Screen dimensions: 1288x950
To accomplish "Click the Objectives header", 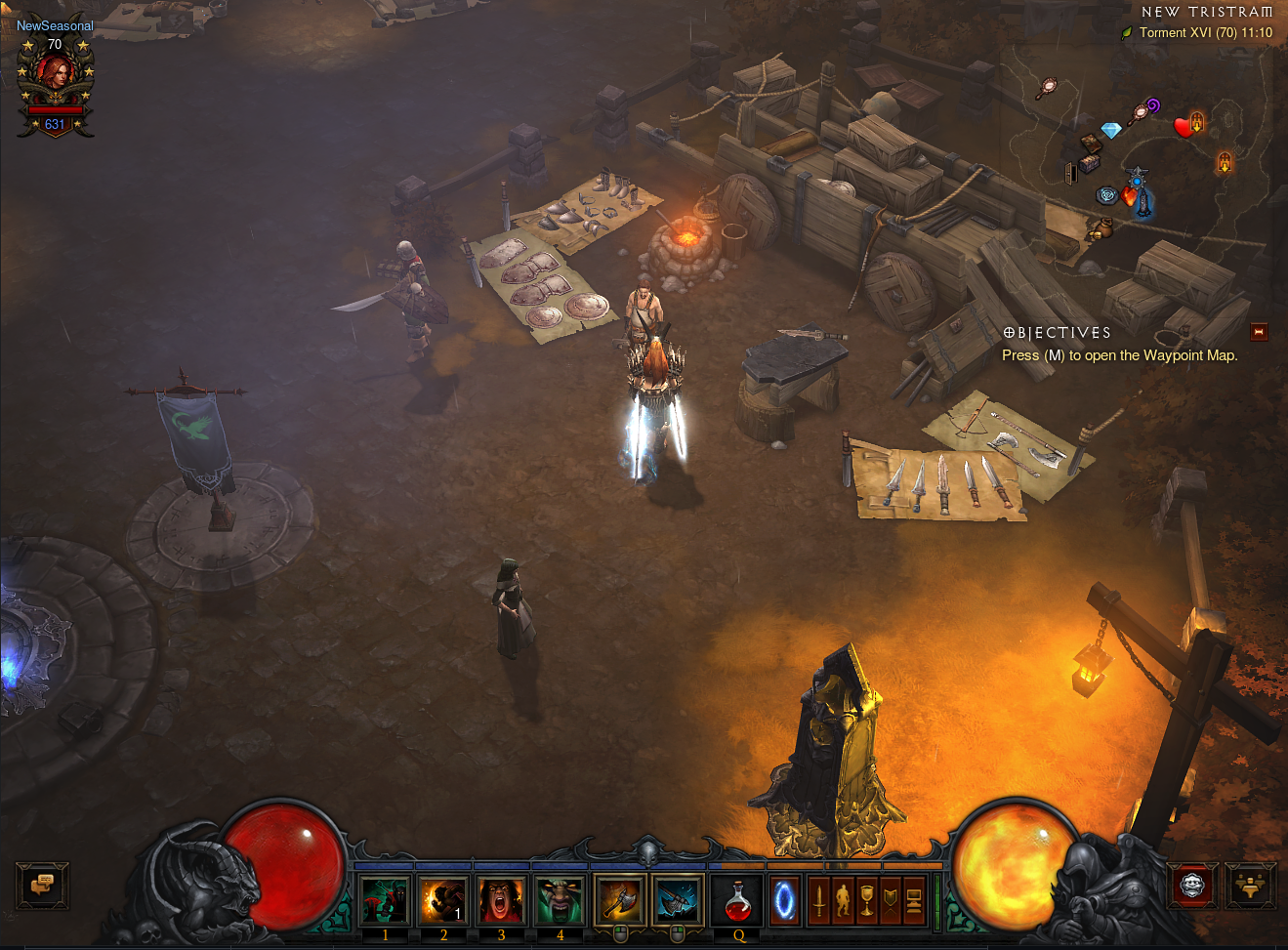I will coord(1058,333).
